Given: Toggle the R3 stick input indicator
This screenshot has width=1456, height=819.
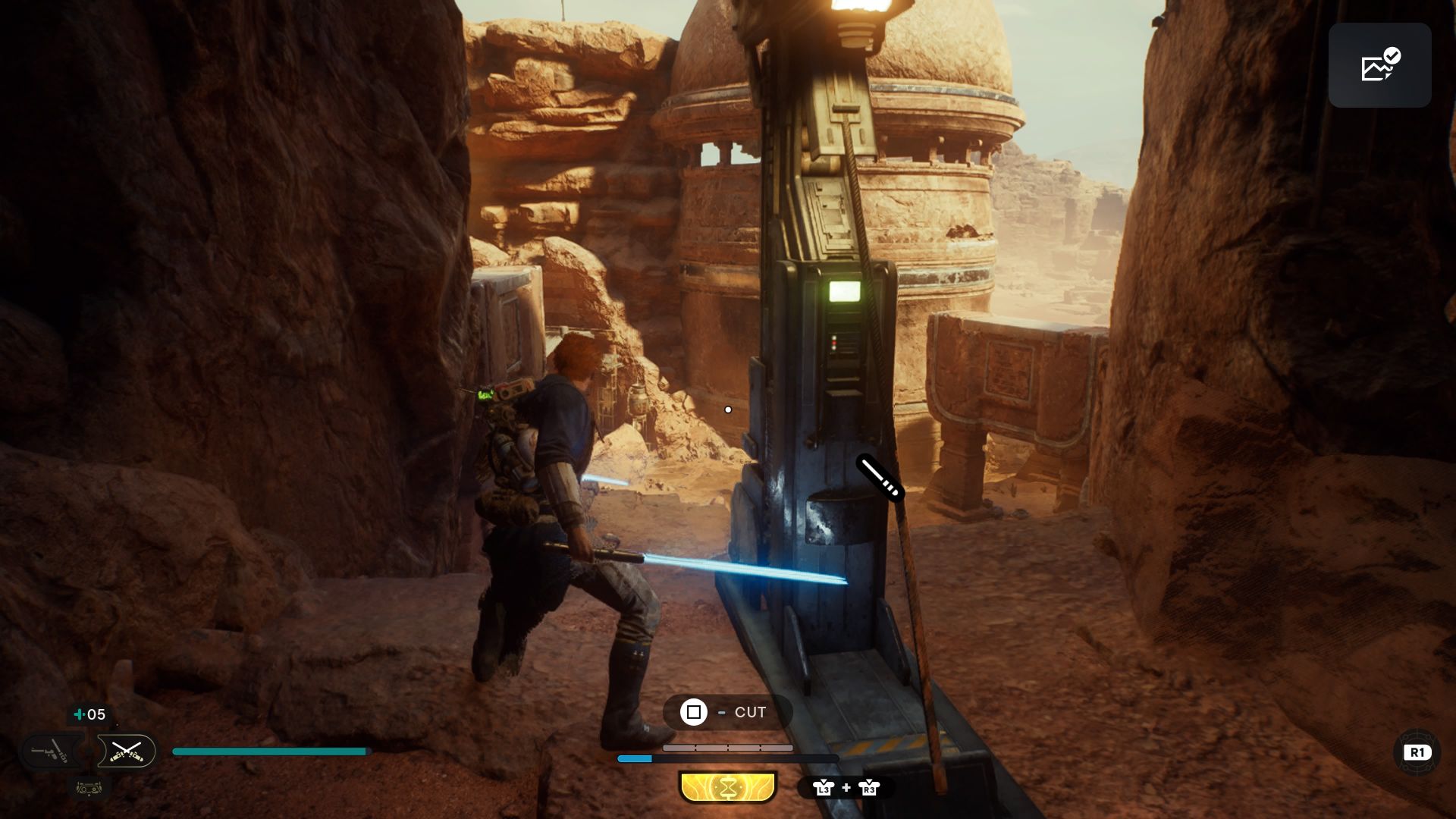Looking at the screenshot, I should (868, 789).
